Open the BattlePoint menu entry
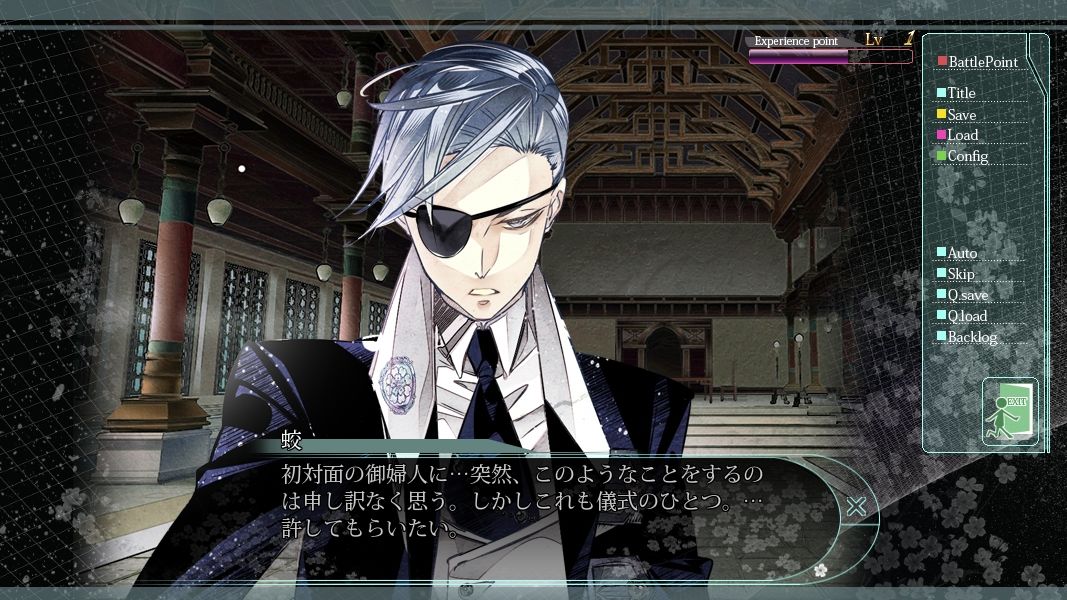 point(982,62)
